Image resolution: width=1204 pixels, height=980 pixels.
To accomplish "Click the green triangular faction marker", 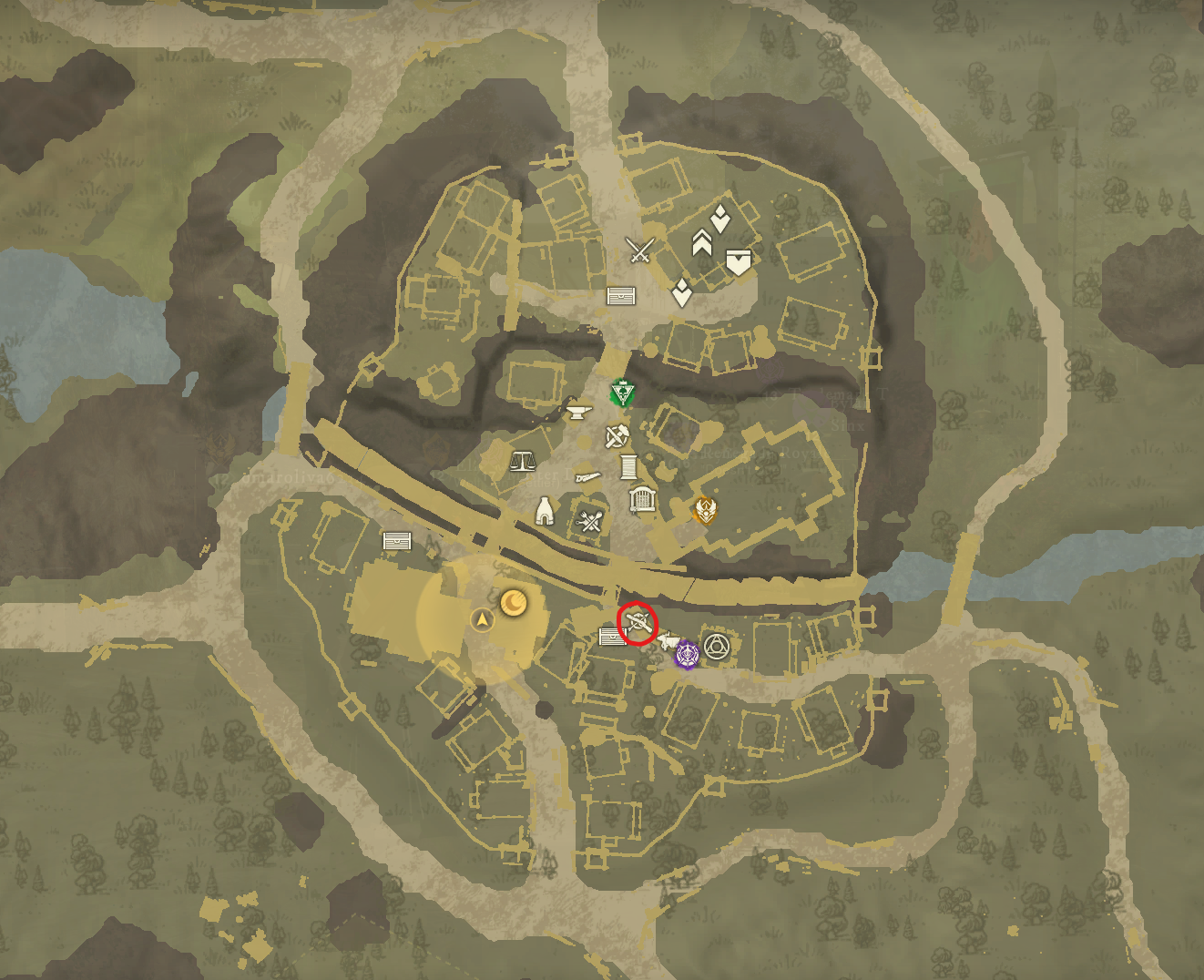I will (x=622, y=392).
